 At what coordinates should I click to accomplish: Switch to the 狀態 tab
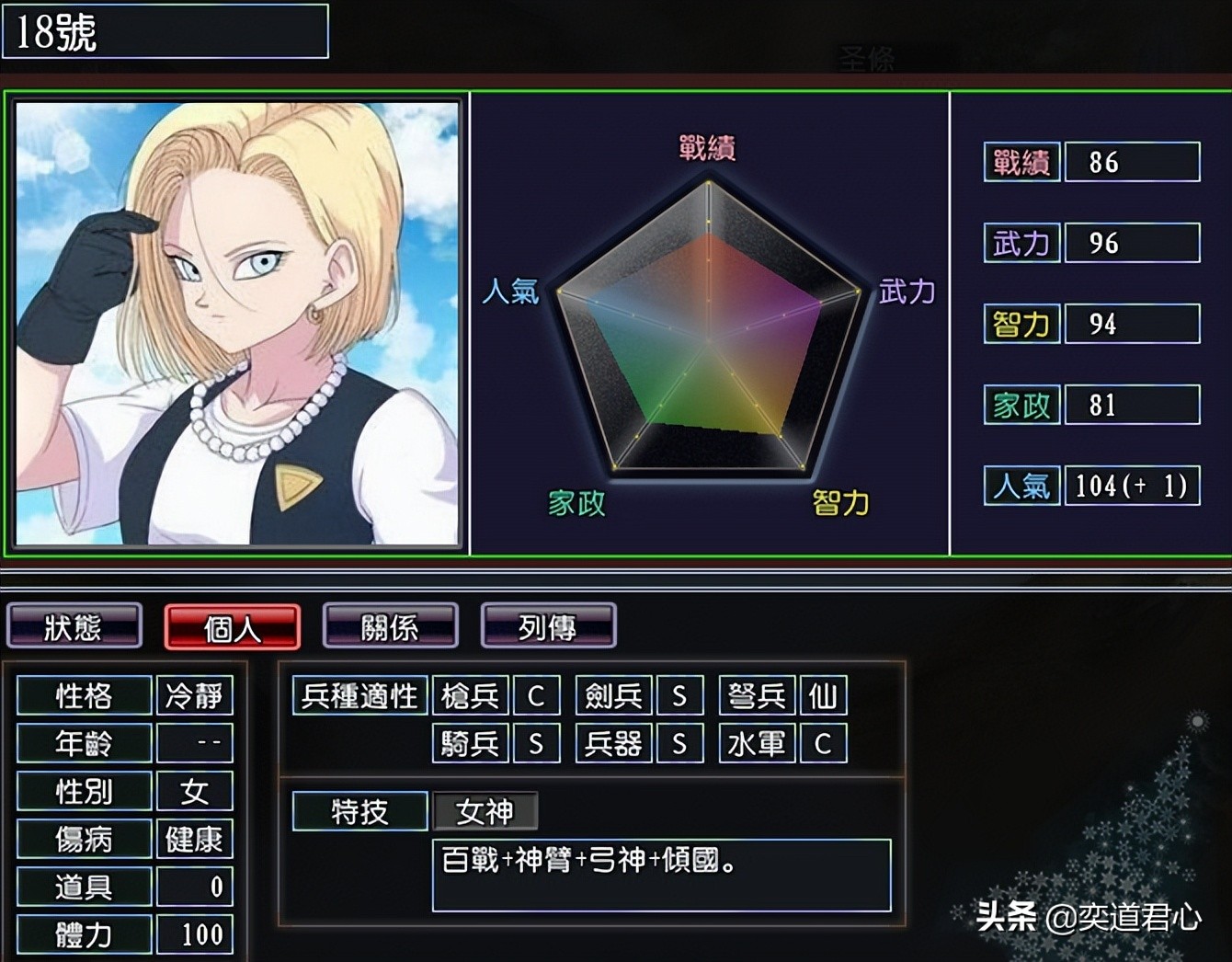pyautogui.click(x=74, y=627)
